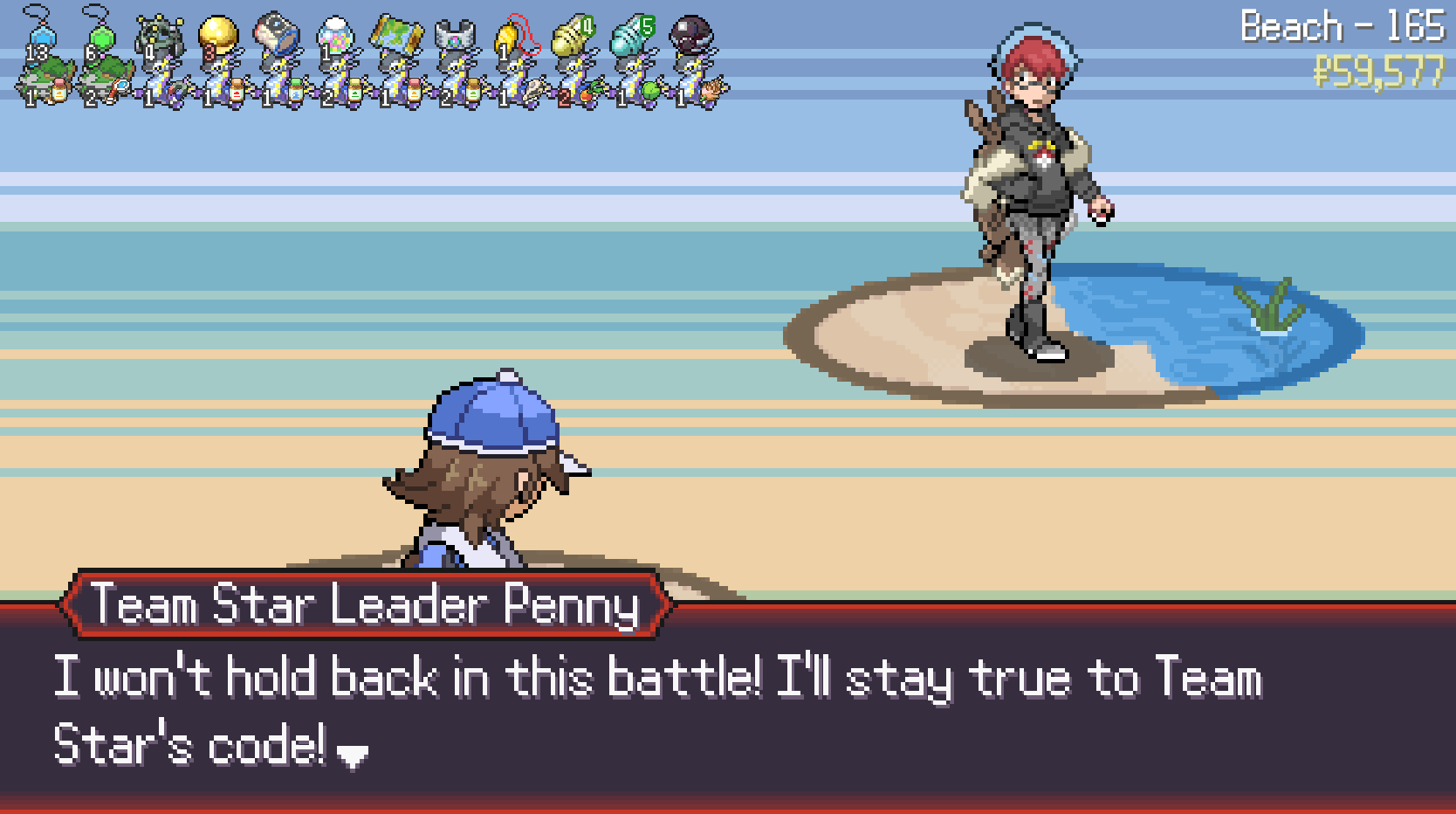This screenshot has height=814, width=1456.
Task: Select the candy jar modifier icon
Action: [335, 38]
